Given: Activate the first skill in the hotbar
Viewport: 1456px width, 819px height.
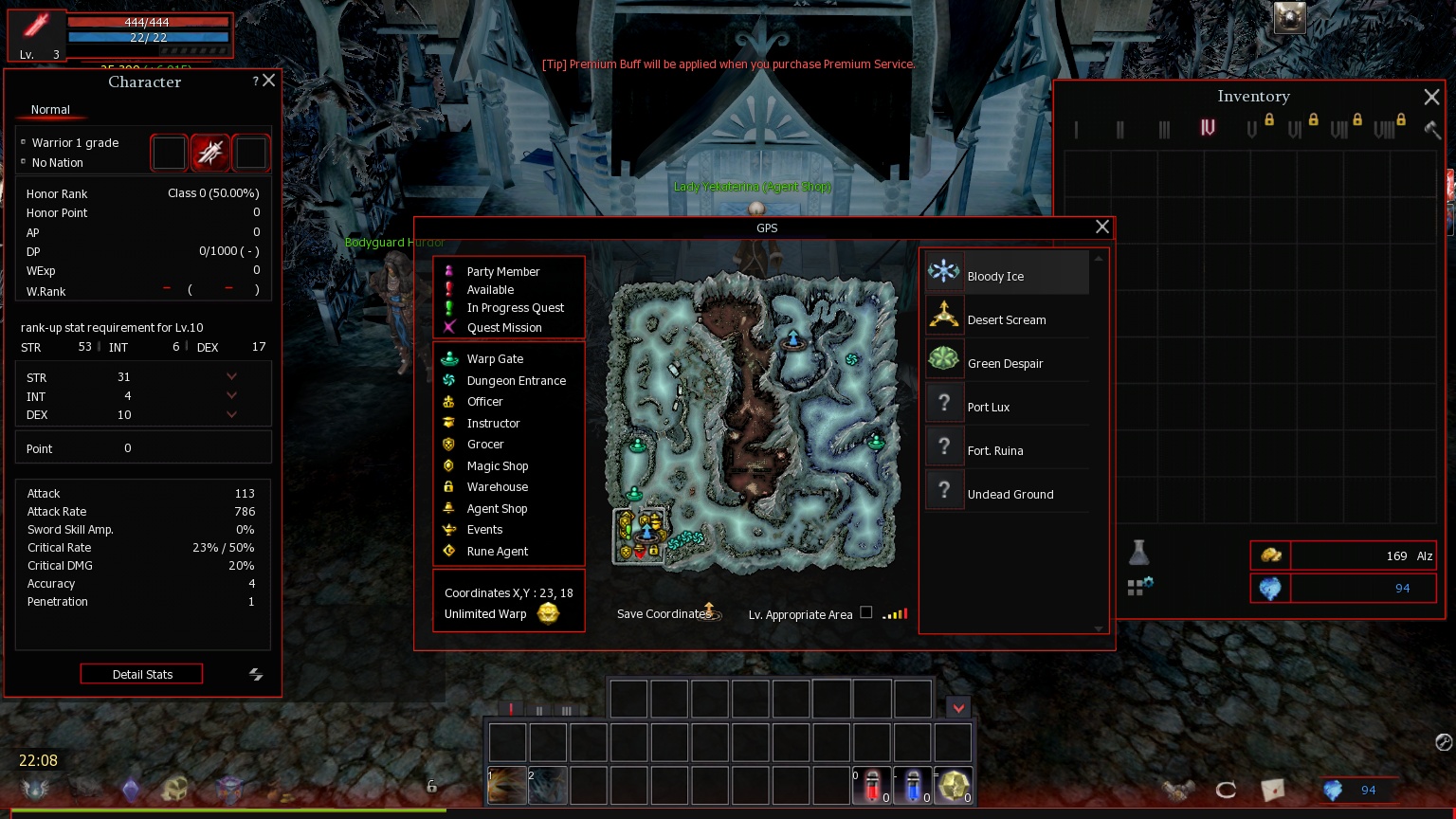Looking at the screenshot, I should [507, 786].
